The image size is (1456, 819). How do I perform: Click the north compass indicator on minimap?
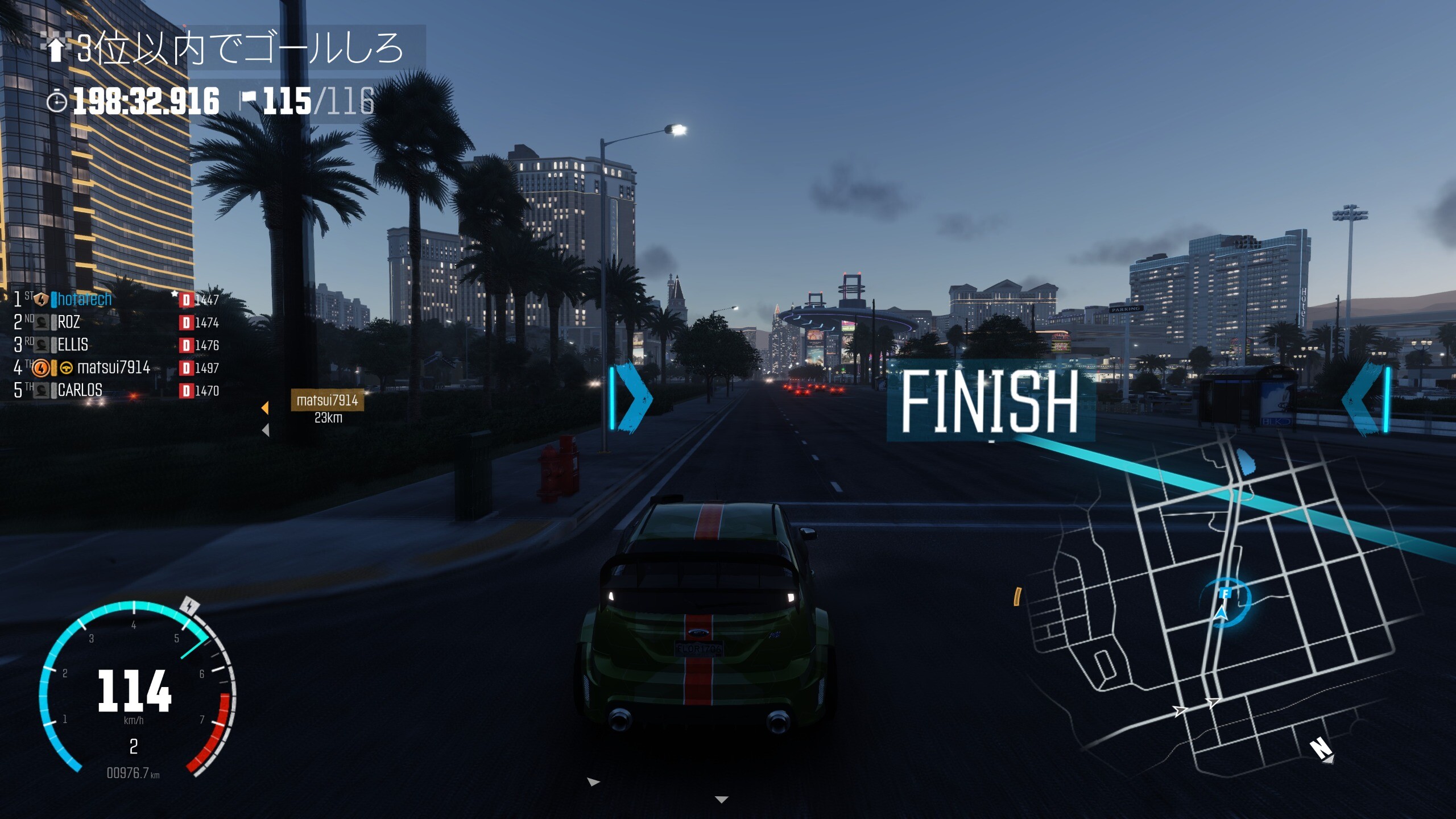pos(1321,748)
